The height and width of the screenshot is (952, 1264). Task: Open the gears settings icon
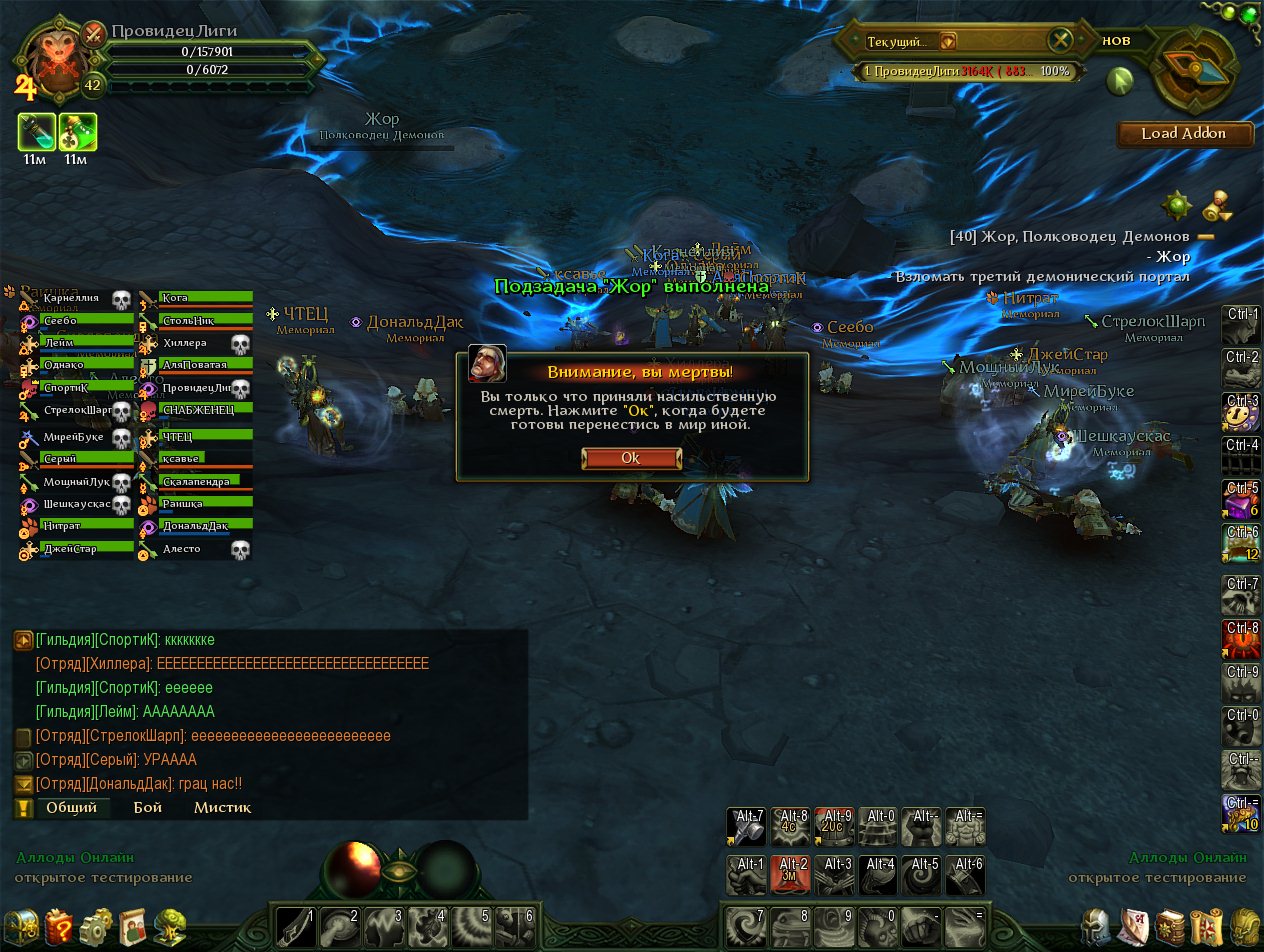(97, 925)
